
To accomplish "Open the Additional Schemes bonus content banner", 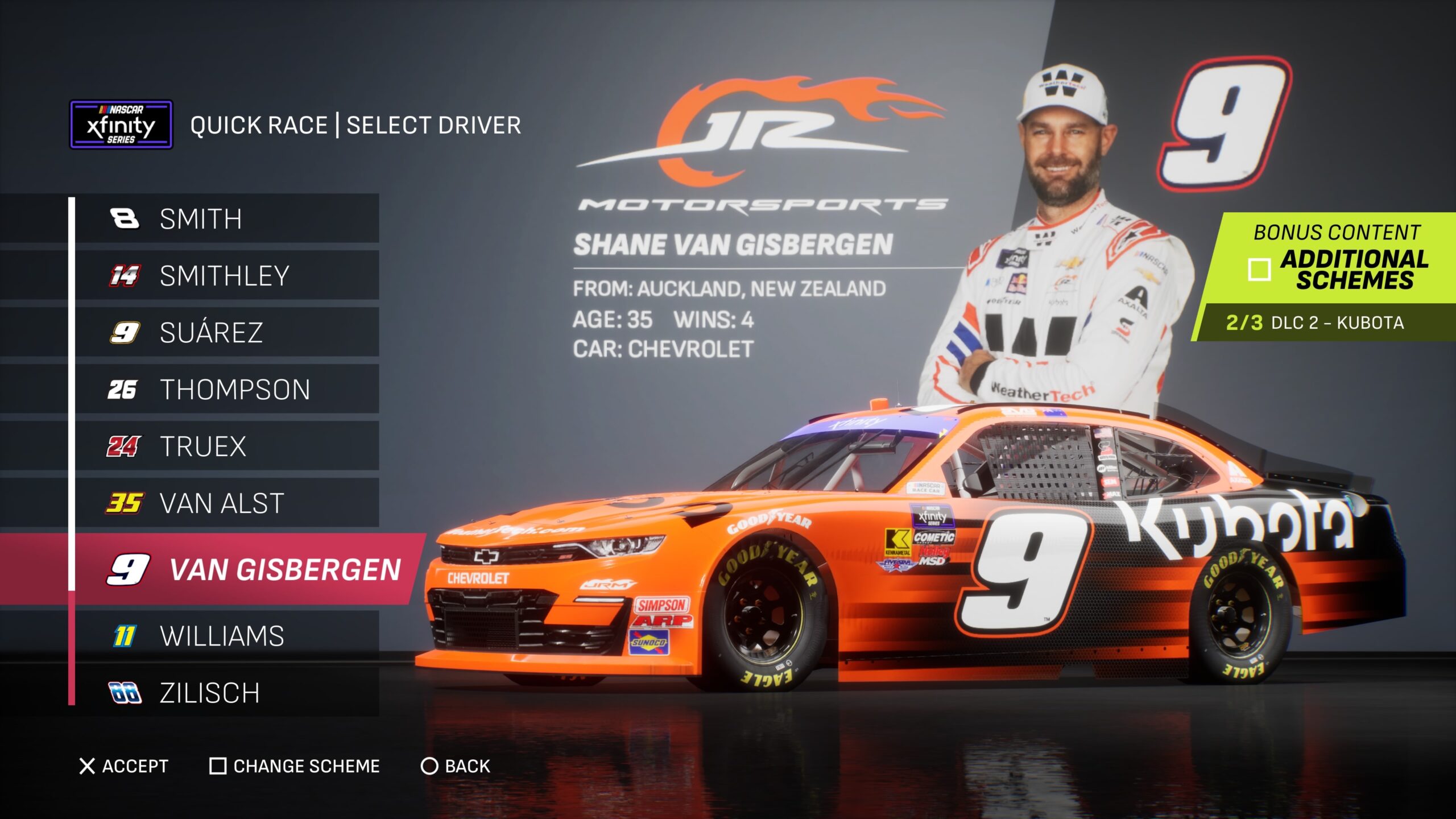I will point(1337,259).
